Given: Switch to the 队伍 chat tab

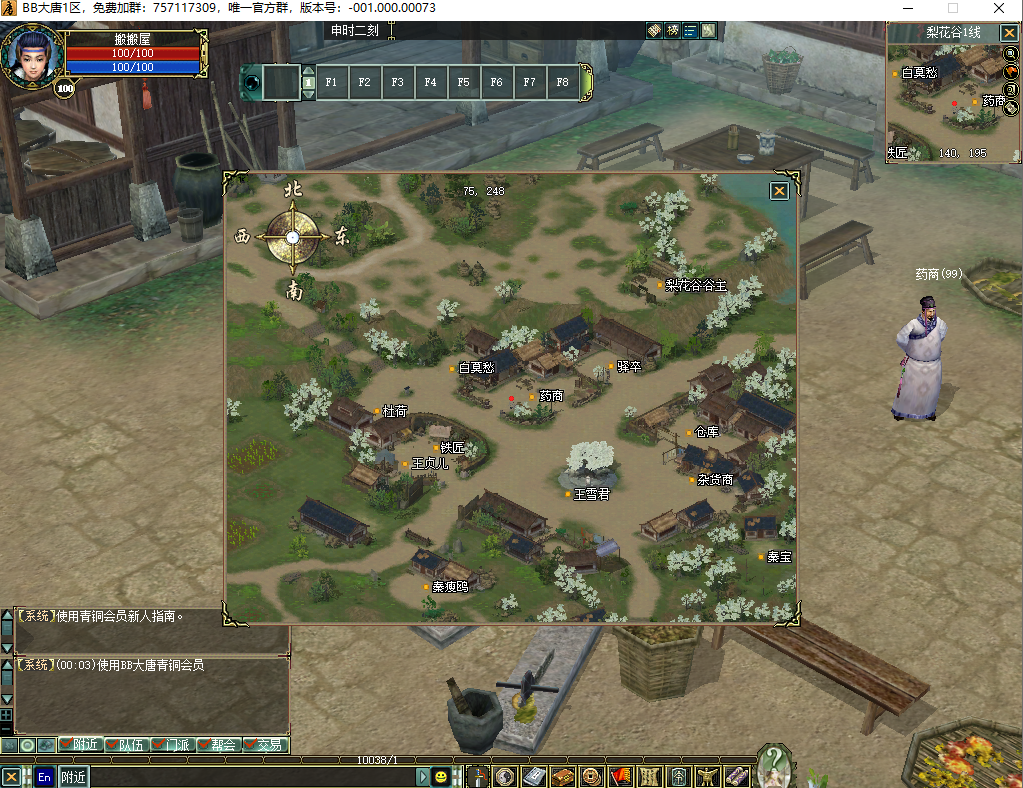Looking at the screenshot, I should [127, 745].
